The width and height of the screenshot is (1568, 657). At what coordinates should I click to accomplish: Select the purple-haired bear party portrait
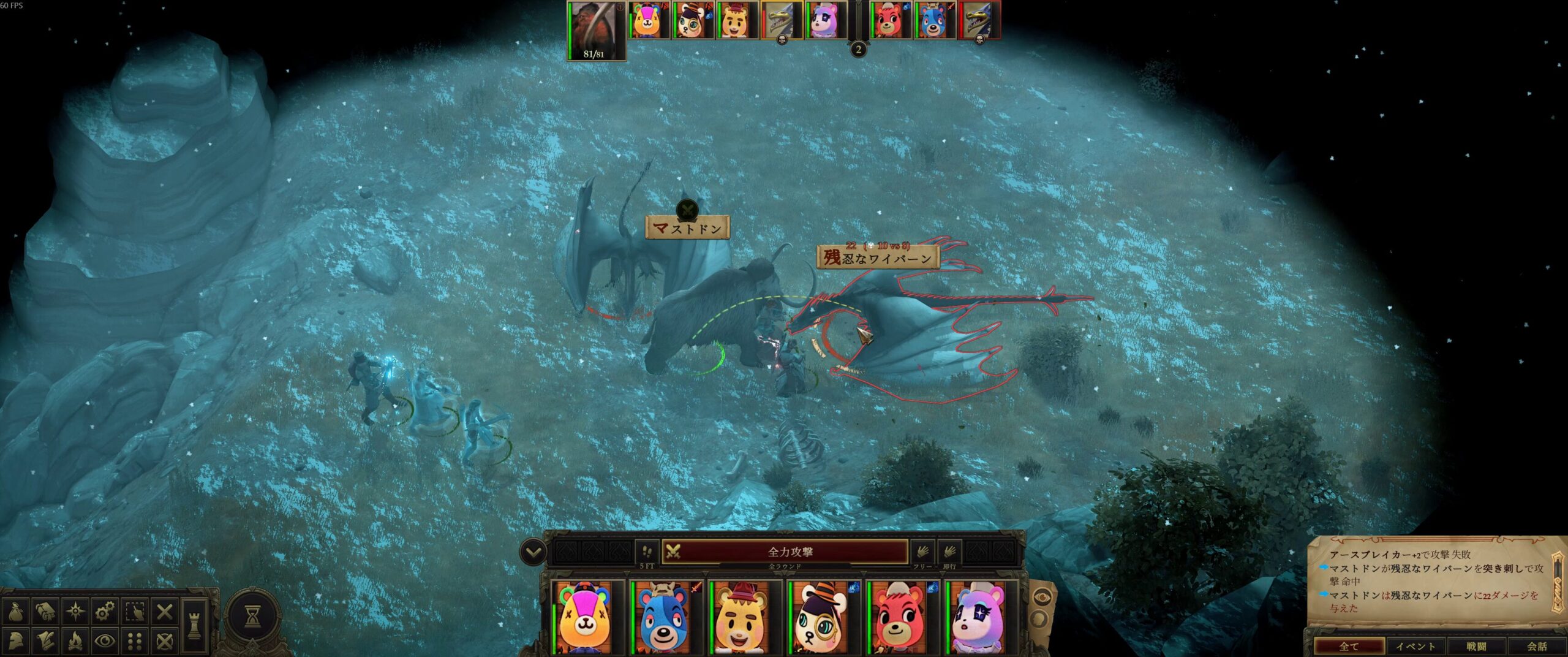(x=978, y=618)
